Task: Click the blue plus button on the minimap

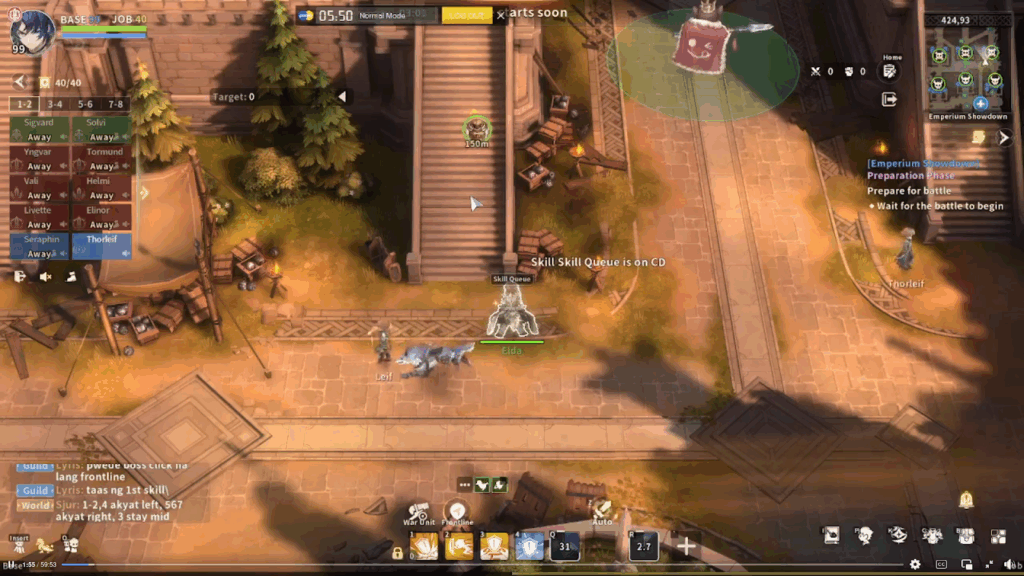Action: (x=980, y=104)
